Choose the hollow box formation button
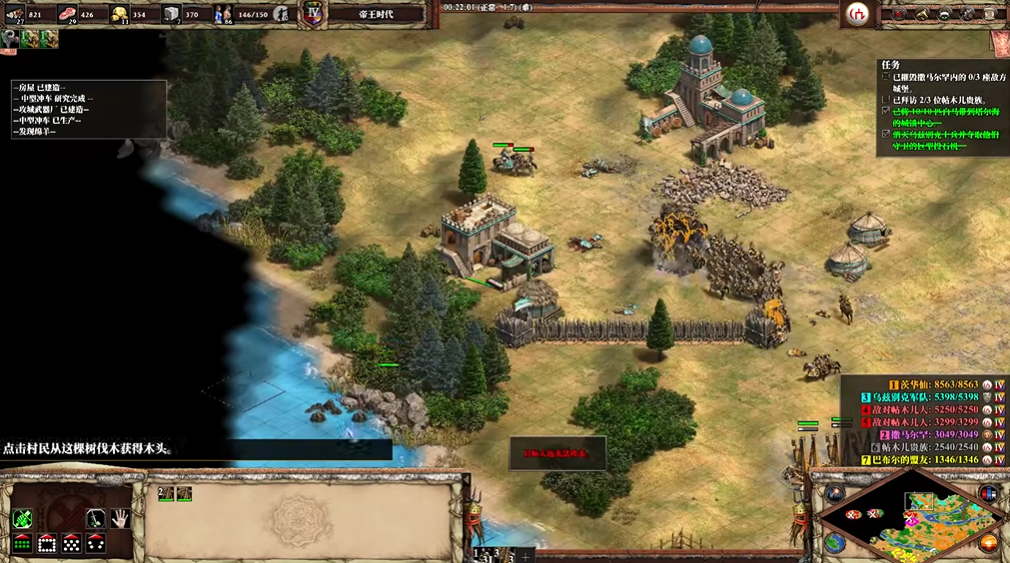 (47, 543)
